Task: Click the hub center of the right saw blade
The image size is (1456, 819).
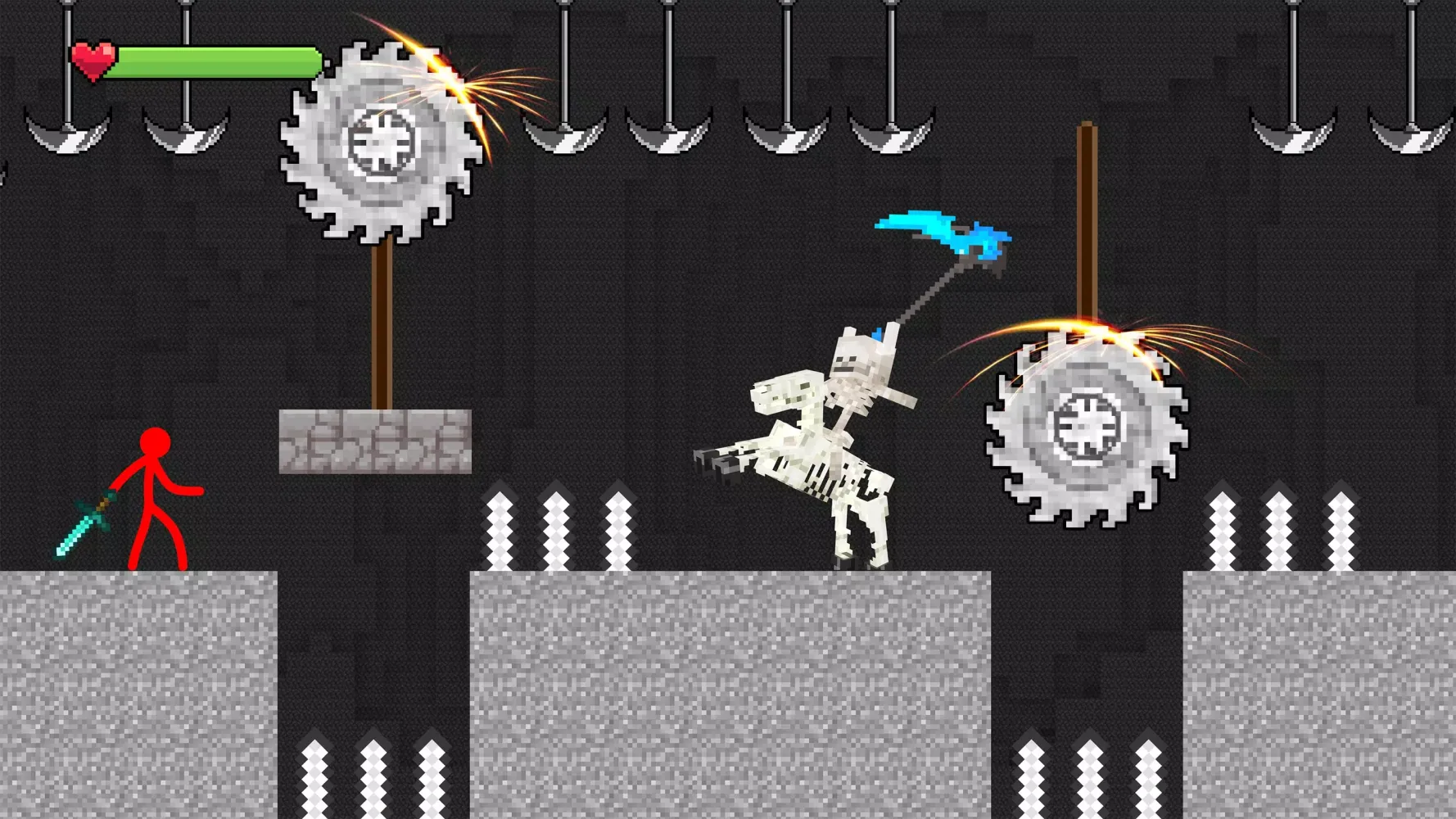Action: click(x=1085, y=426)
